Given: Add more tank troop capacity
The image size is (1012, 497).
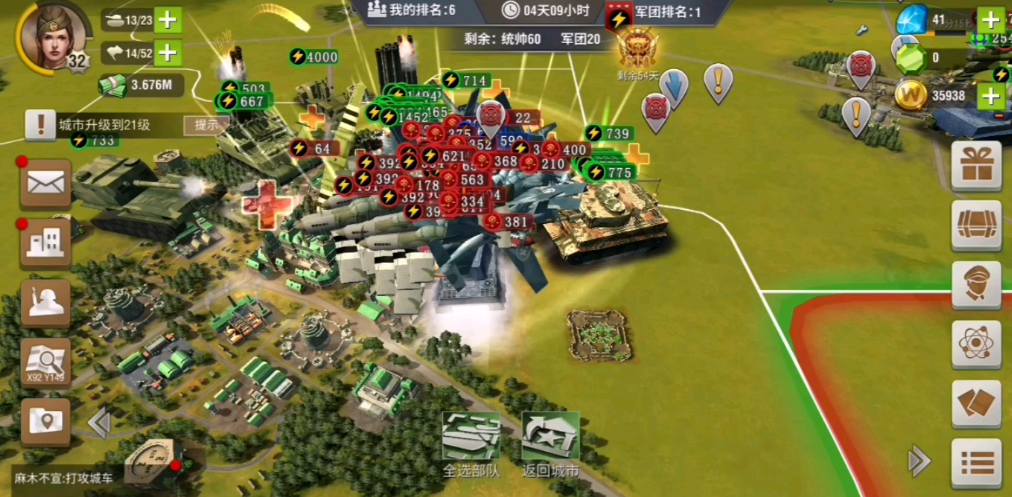Looking at the screenshot, I should point(167,19).
